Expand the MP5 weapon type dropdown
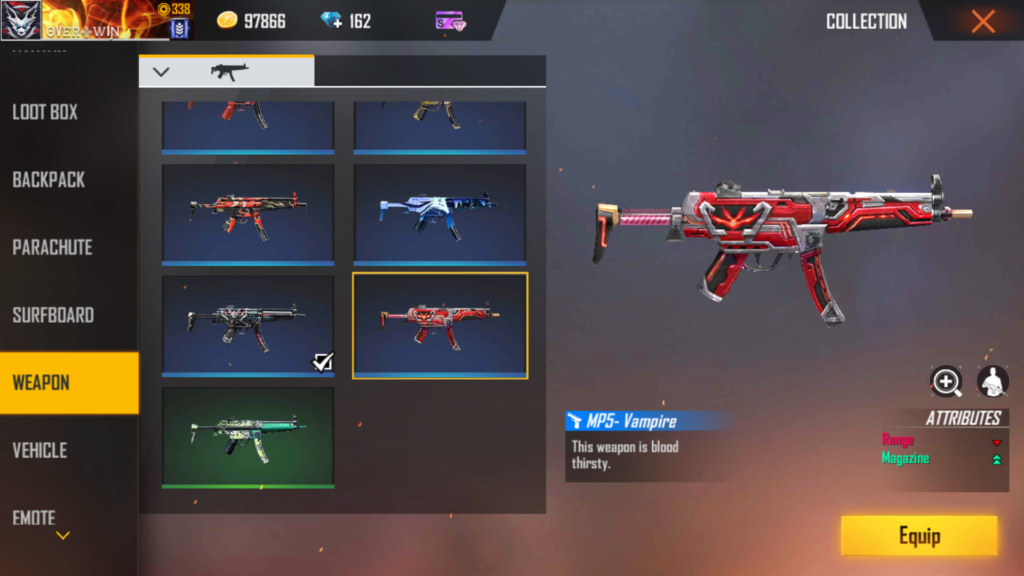The width and height of the screenshot is (1024, 576). click(x=161, y=71)
